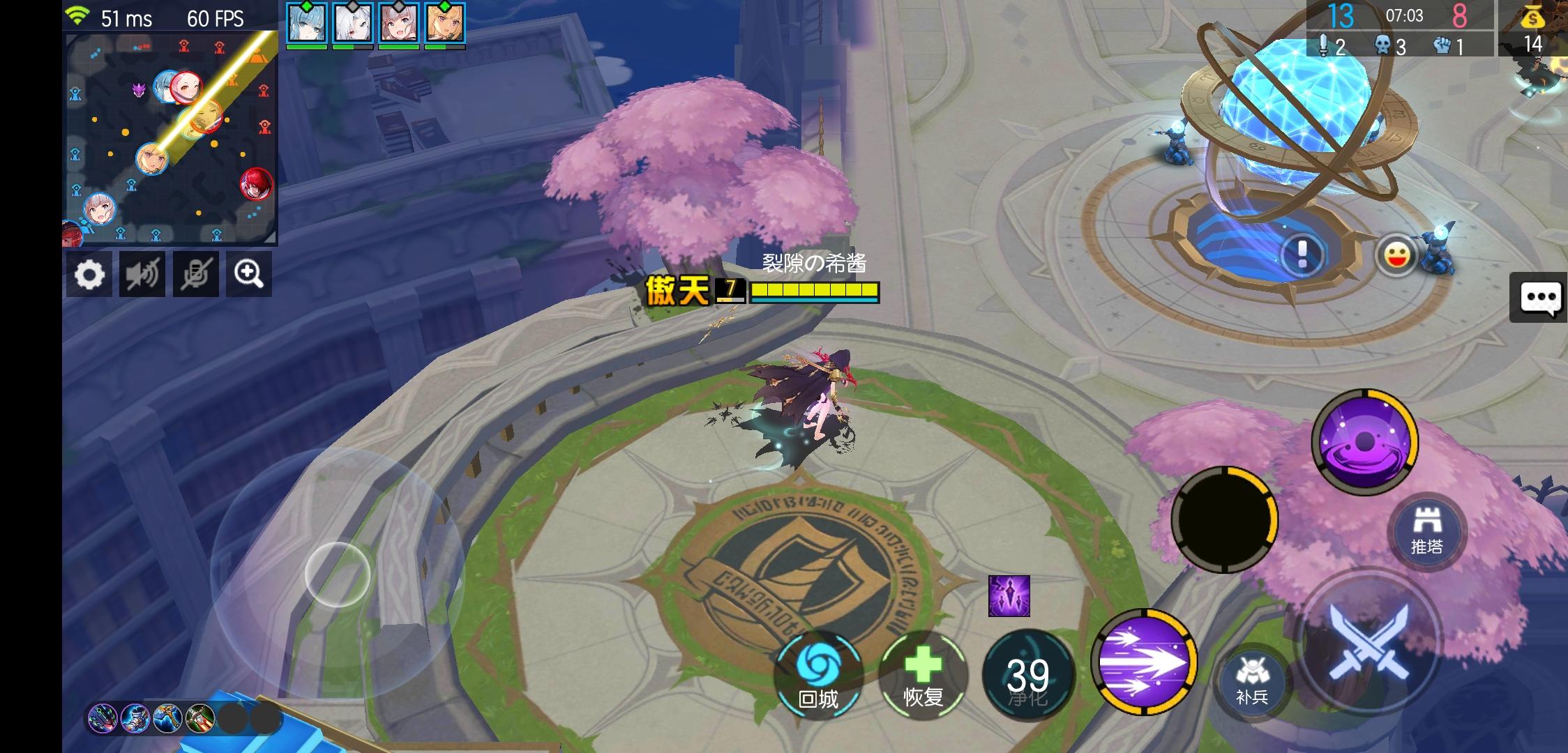Mute the game sound icon

click(142, 273)
